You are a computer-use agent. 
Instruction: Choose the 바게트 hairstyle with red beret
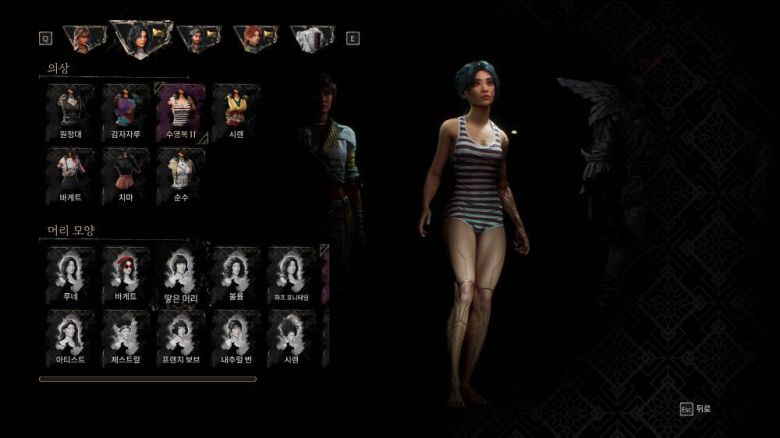tap(125, 273)
